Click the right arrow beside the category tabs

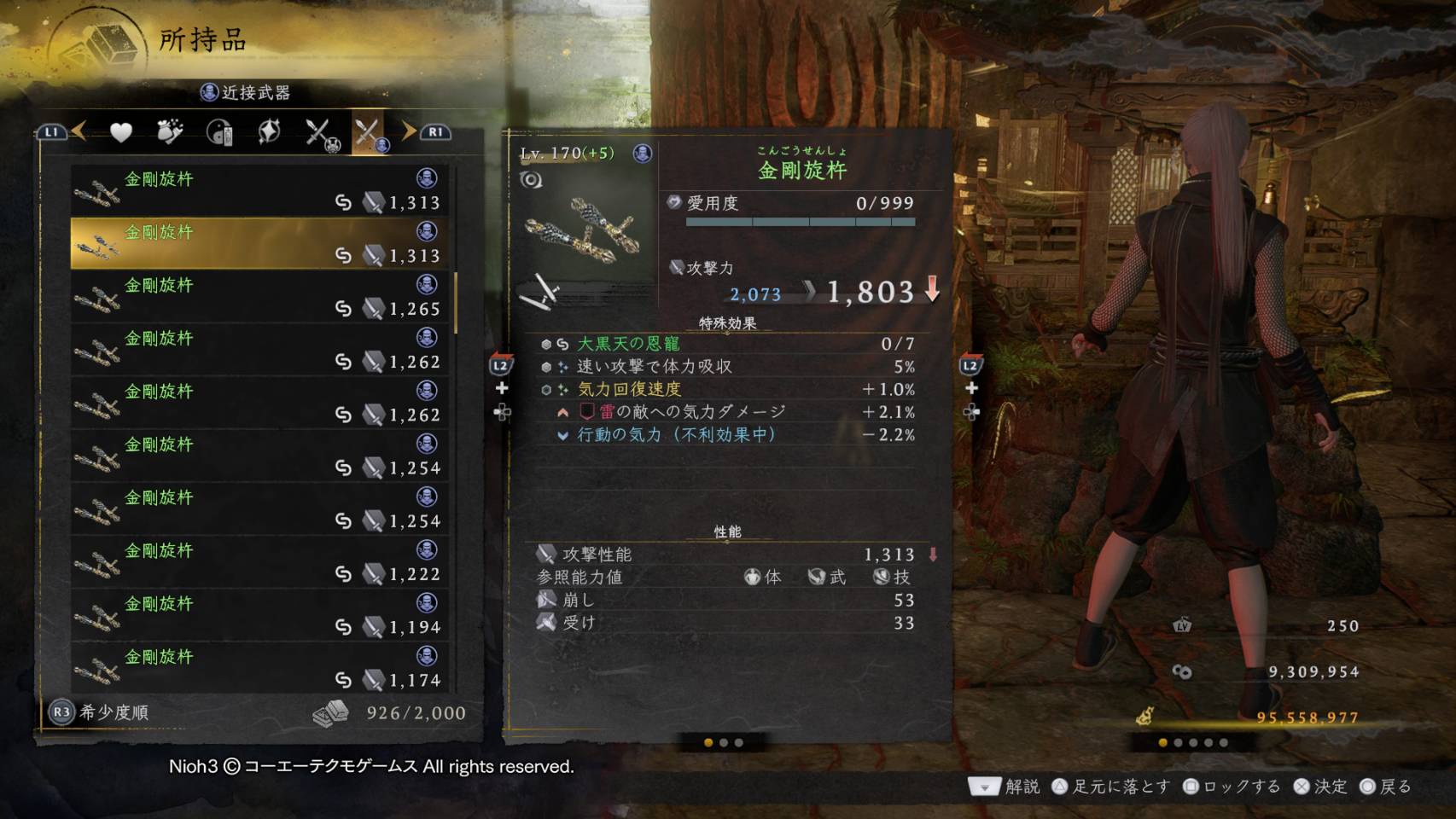(409, 131)
